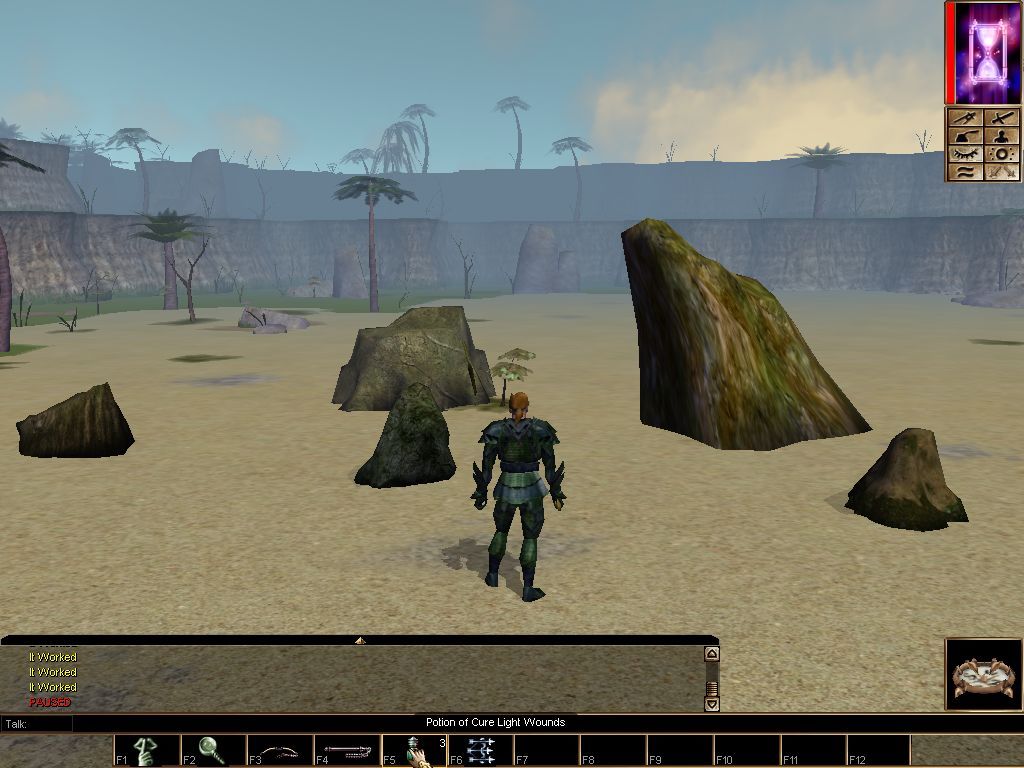Activate the F6 multiple arrows ability
1024x768 pixels.
481,751
